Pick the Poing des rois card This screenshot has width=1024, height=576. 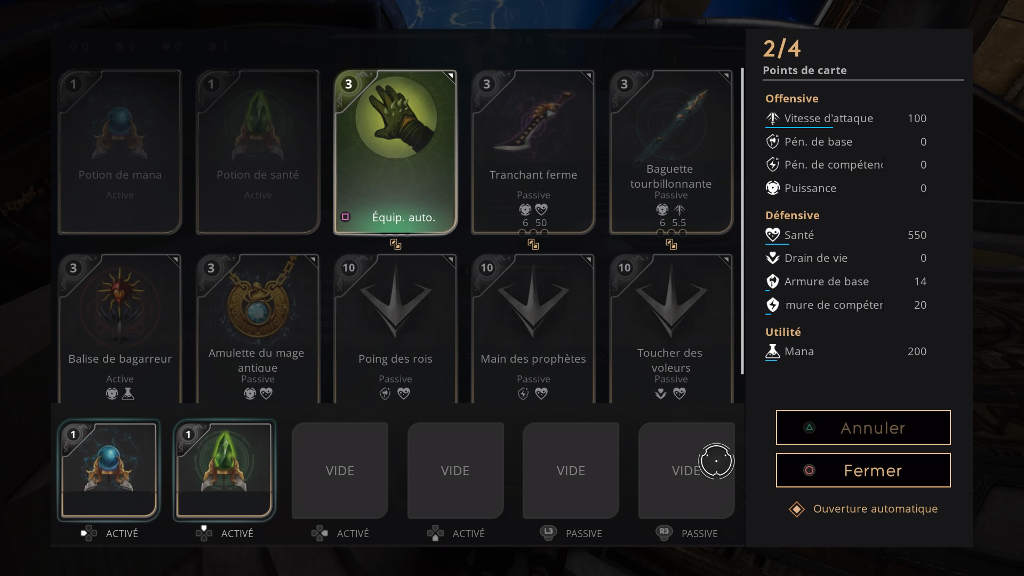click(395, 330)
